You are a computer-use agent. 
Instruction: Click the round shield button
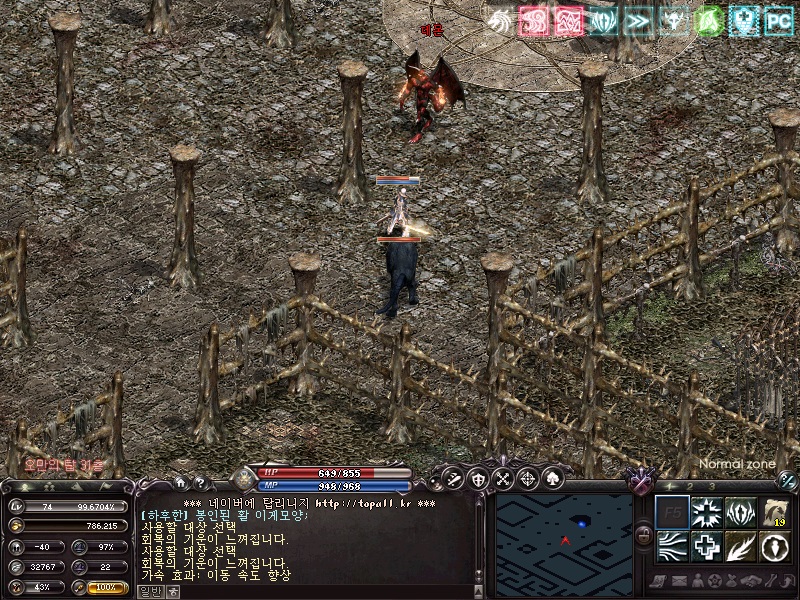[478, 478]
